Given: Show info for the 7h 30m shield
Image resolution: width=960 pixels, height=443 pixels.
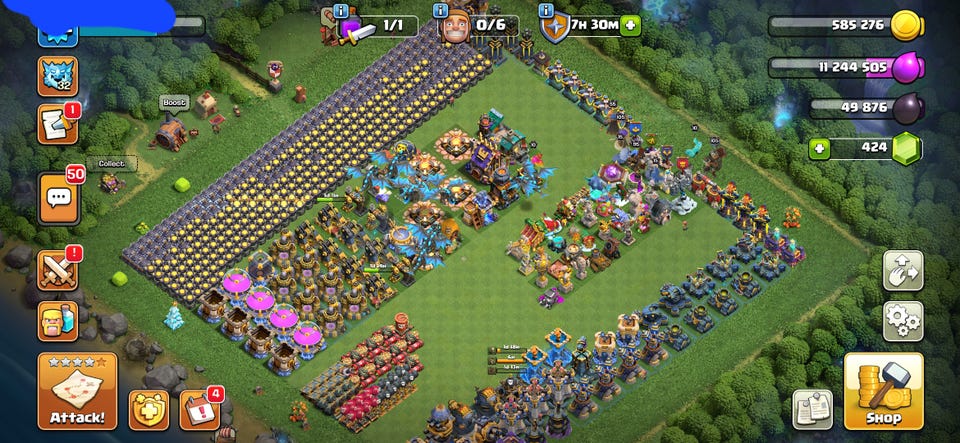Looking at the screenshot, I should coord(547,10).
